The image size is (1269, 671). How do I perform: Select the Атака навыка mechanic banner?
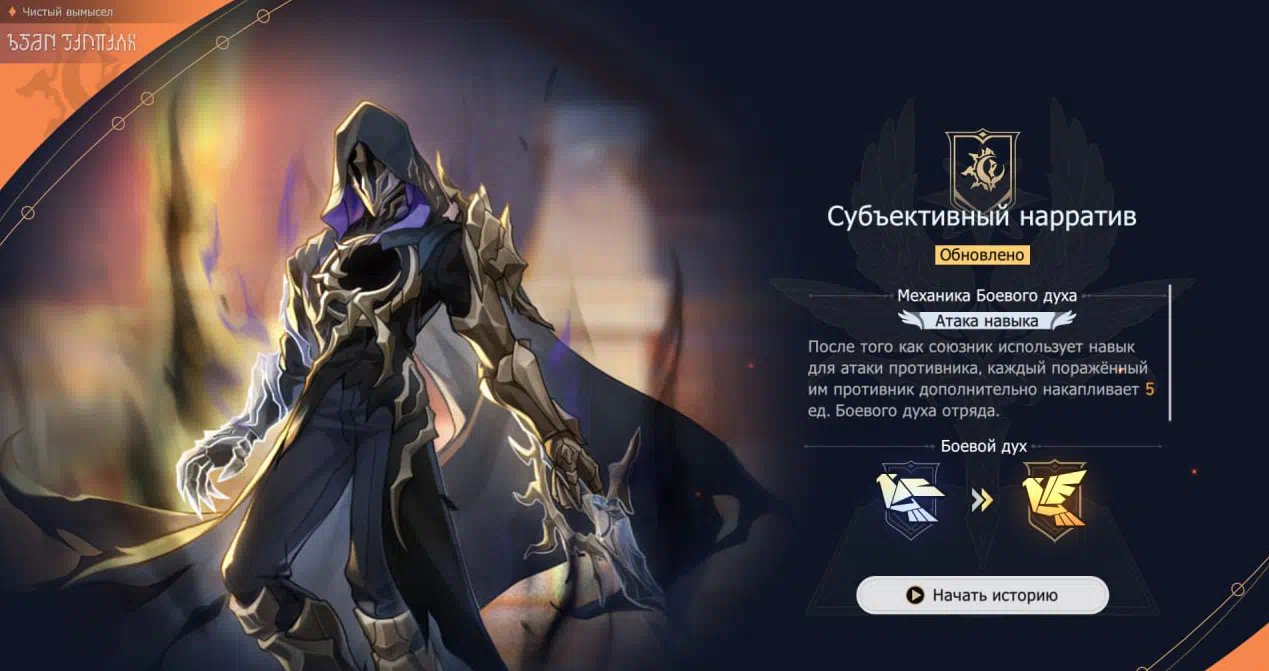(986, 321)
